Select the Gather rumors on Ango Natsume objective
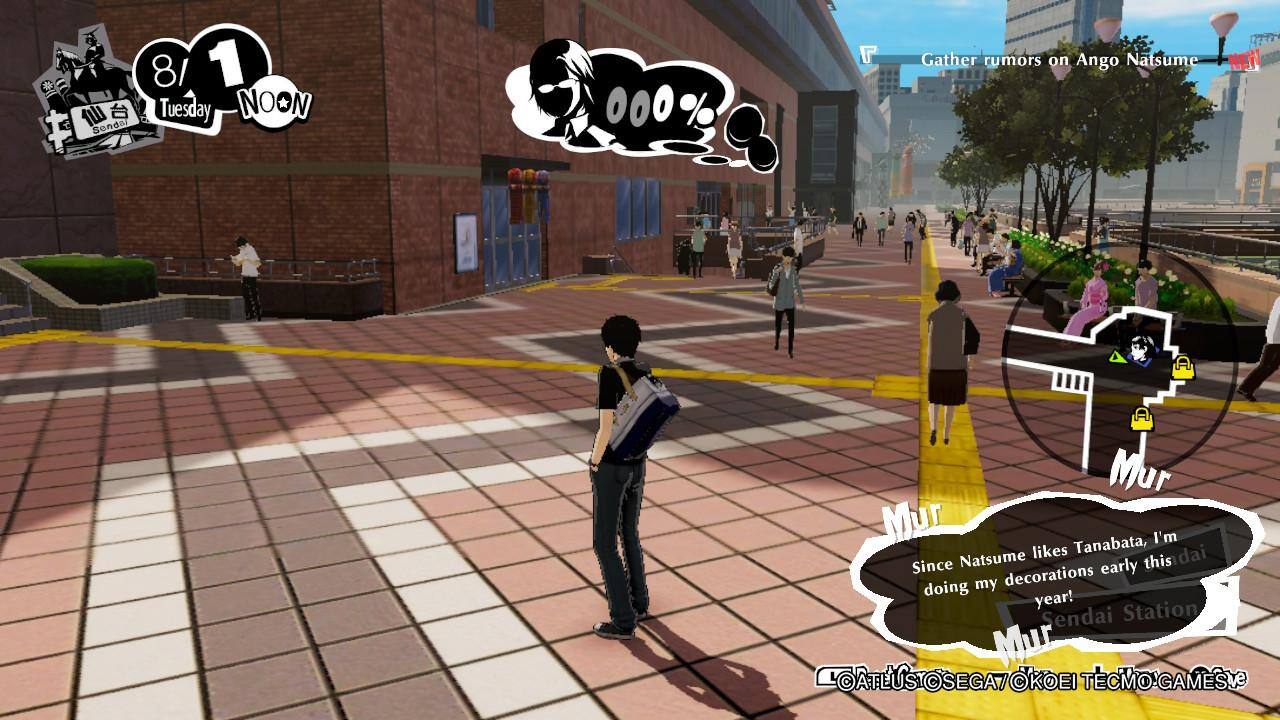 pos(1058,60)
